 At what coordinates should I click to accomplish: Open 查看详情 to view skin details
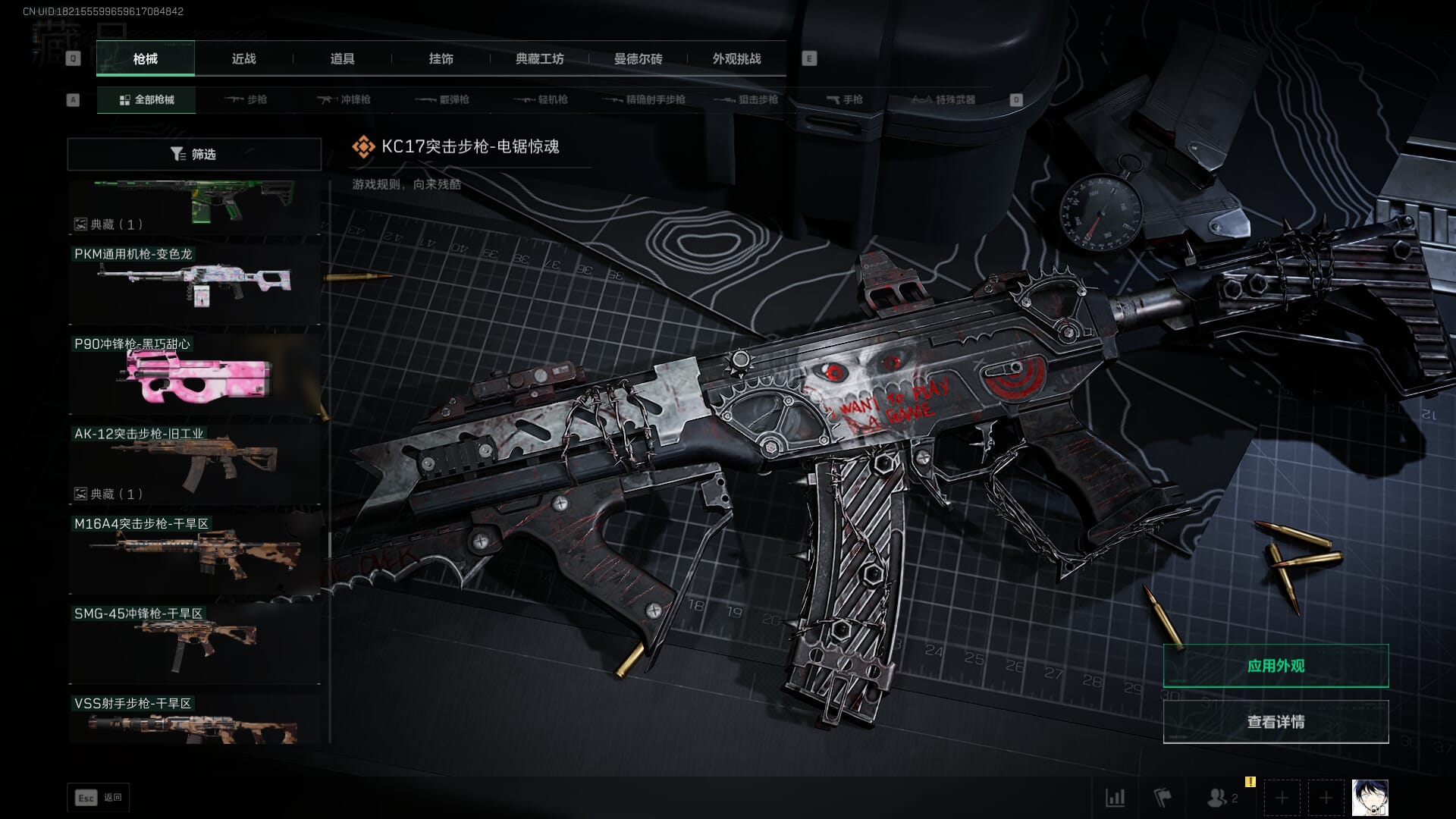(x=1276, y=722)
